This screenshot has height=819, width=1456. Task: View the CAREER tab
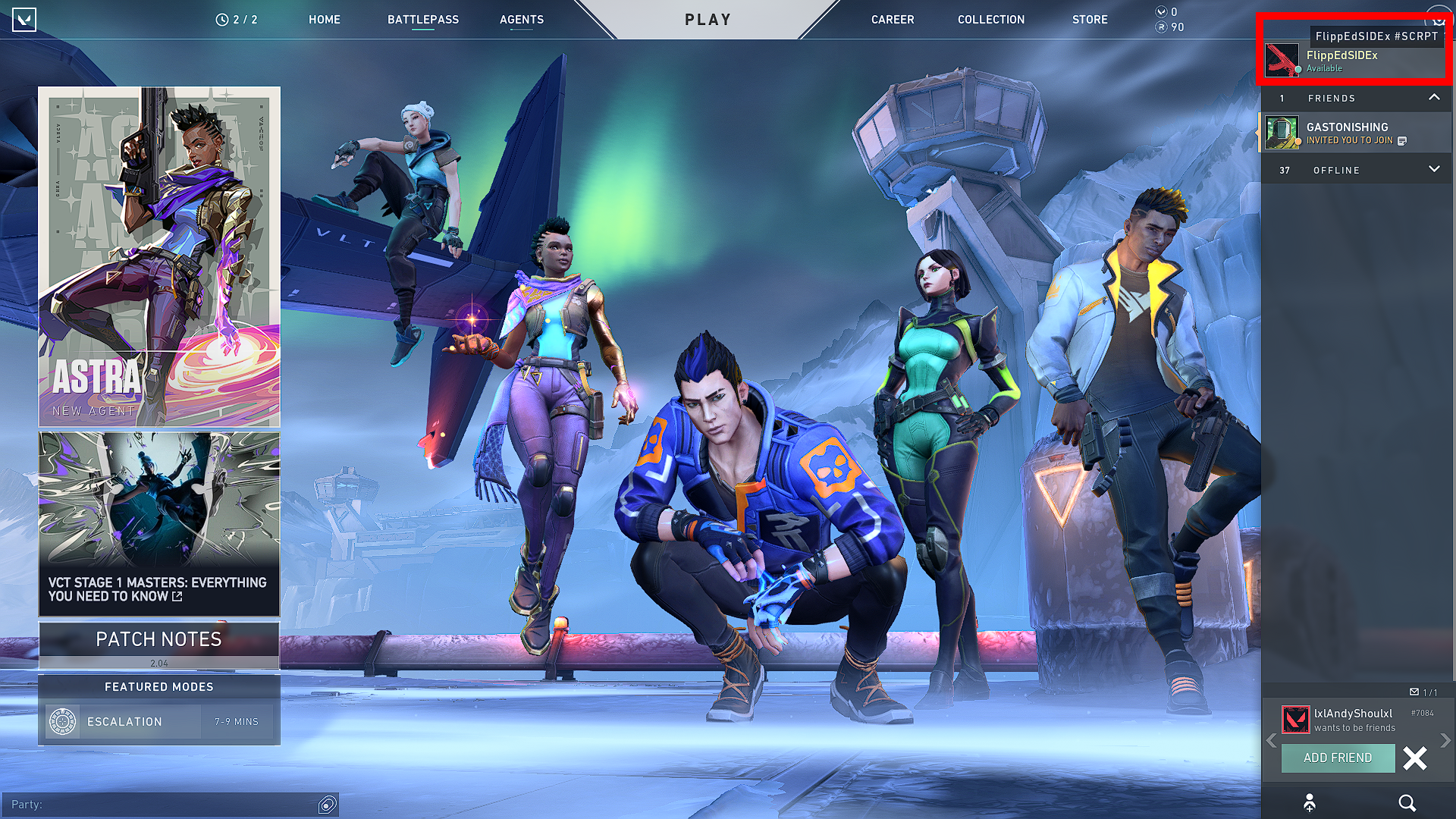[892, 20]
